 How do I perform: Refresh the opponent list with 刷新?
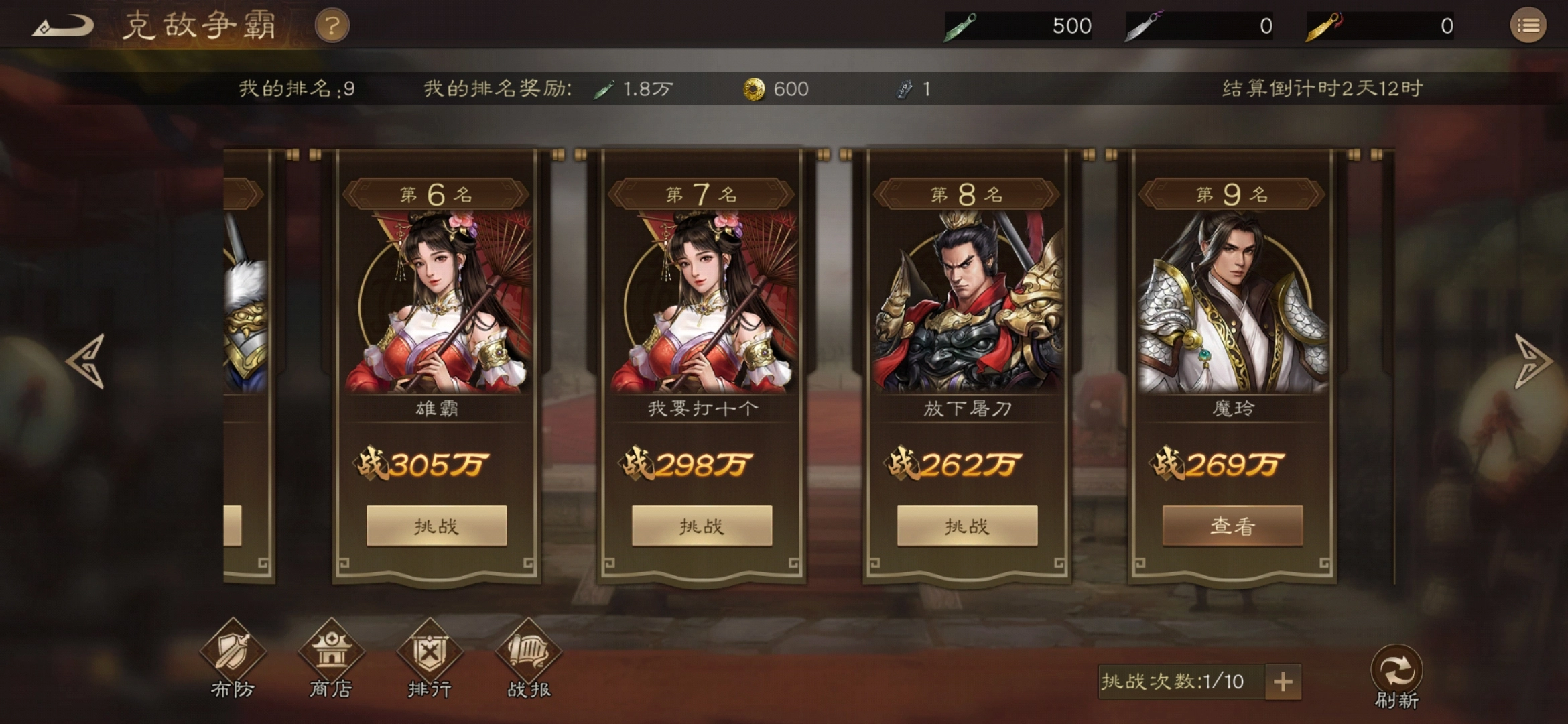point(1396,675)
